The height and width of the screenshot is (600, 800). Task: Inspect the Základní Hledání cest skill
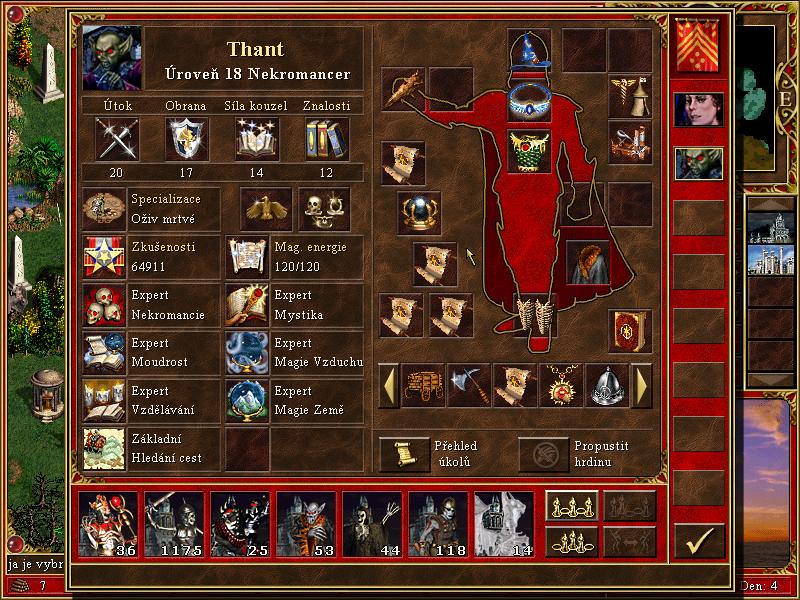(x=104, y=449)
